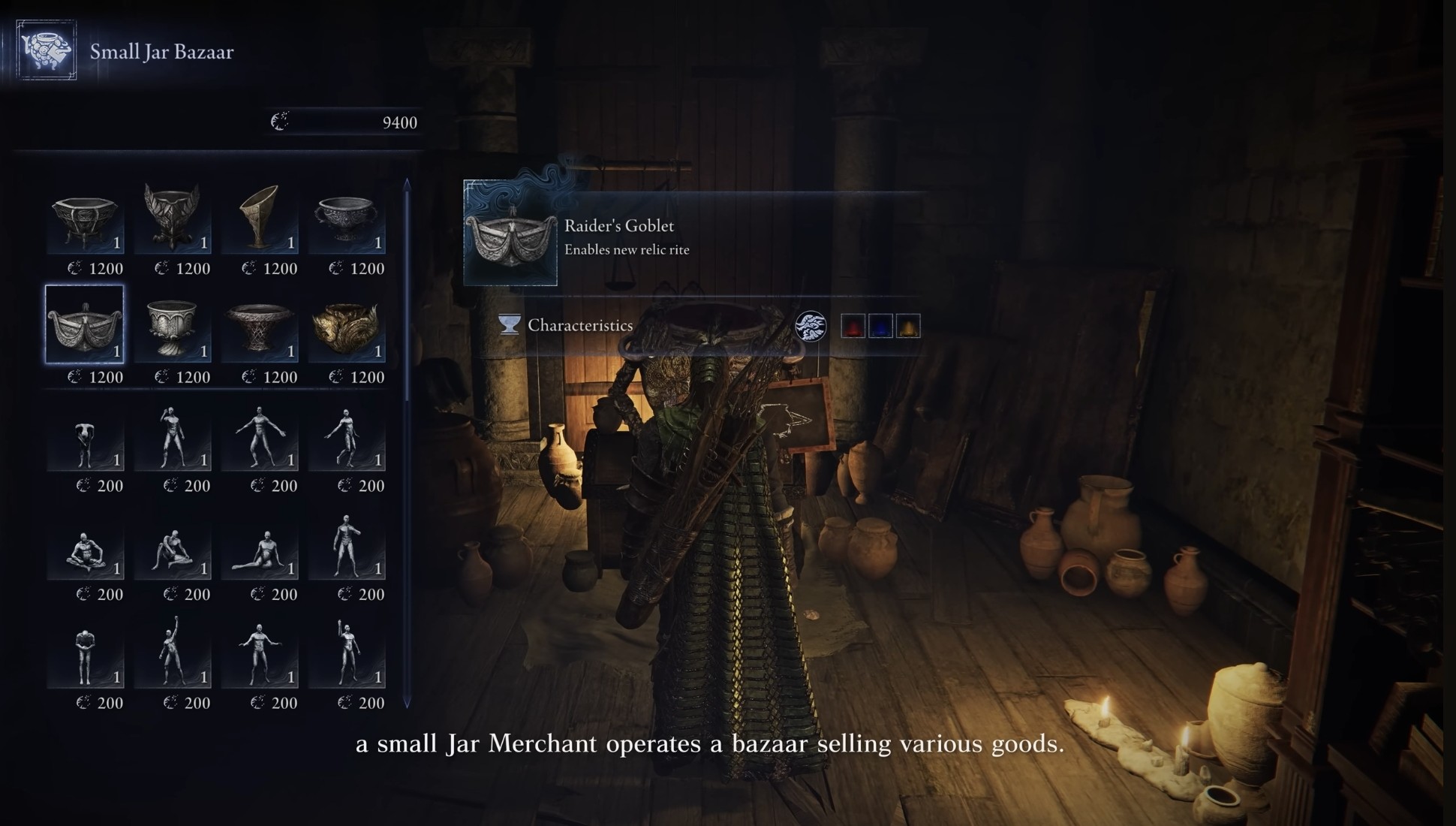The width and height of the screenshot is (1456, 826).
Task: Choose the round two-handled ornate chalice
Action: tap(346, 218)
